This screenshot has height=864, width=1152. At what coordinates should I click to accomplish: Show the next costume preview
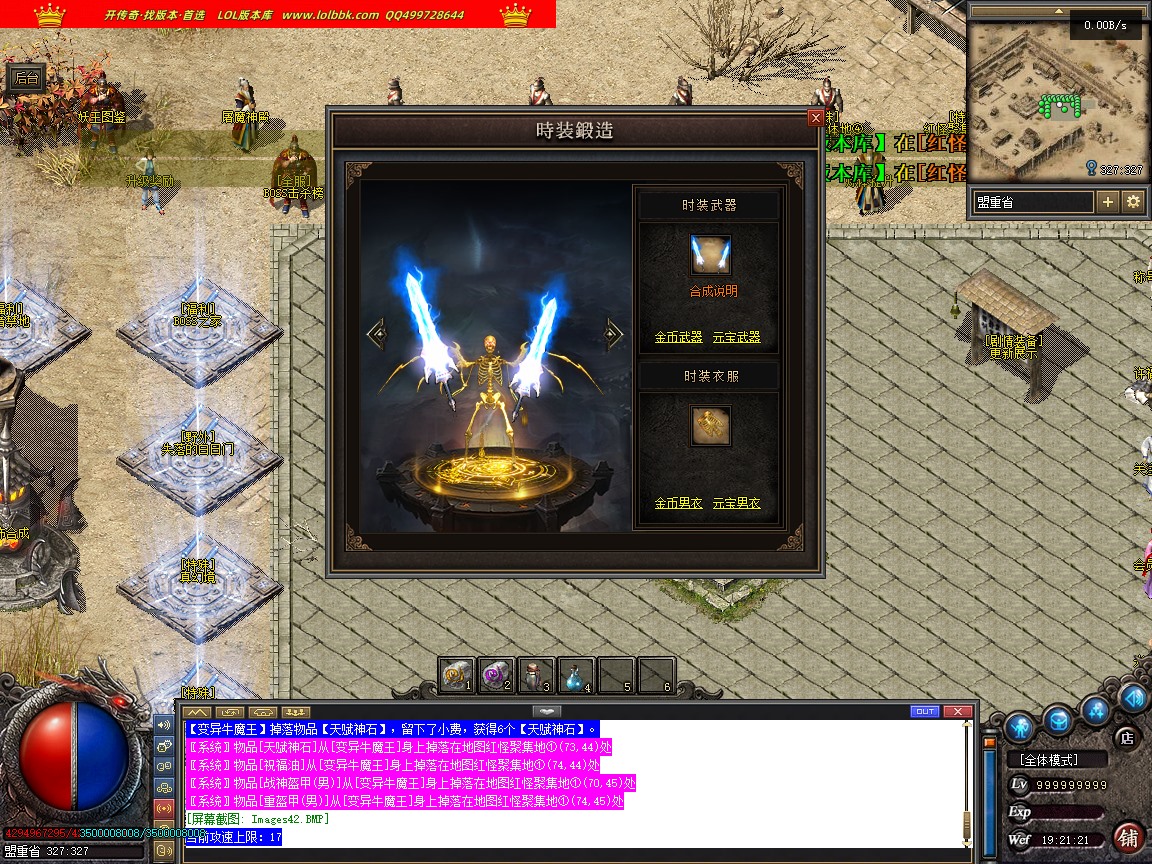click(614, 334)
